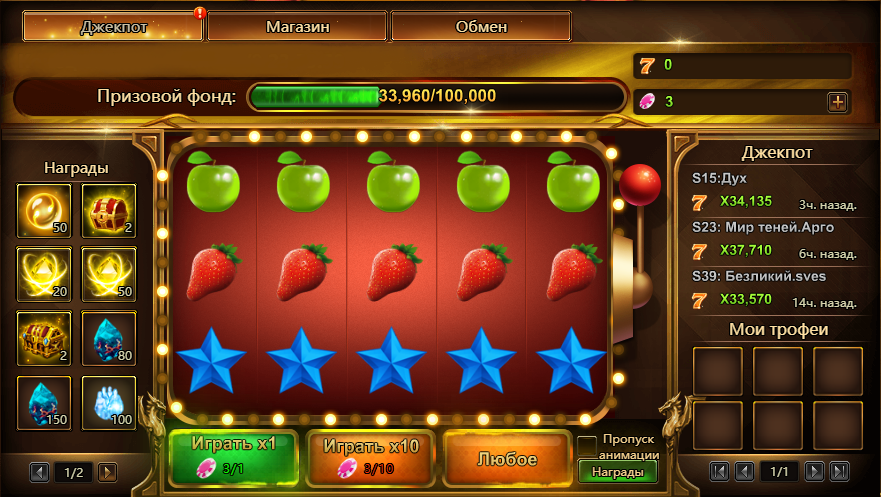Inspect the white crystal cluster reward x100

click(107, 402)
